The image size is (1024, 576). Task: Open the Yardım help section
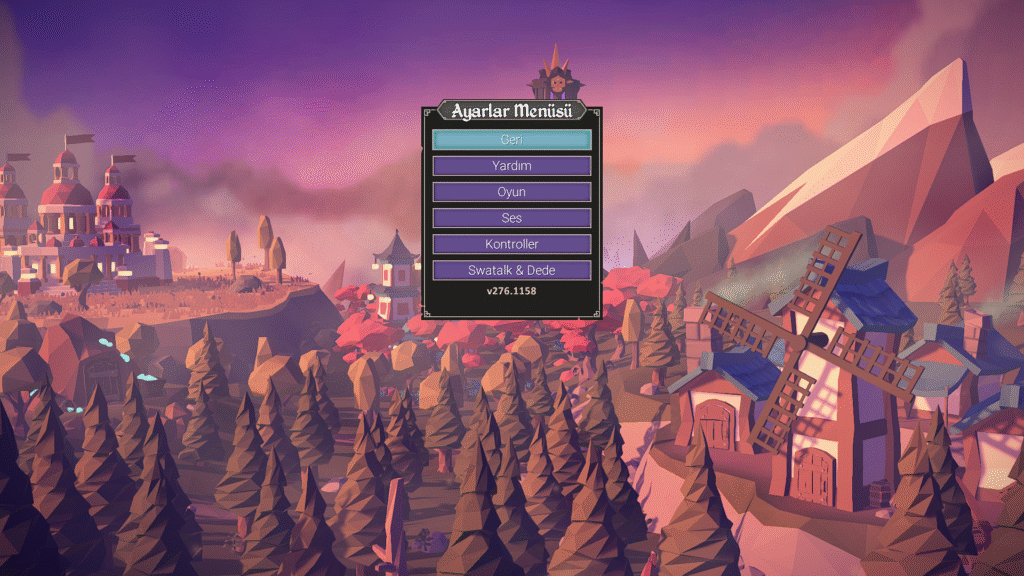pyautogui.click(x=511, y=166)
